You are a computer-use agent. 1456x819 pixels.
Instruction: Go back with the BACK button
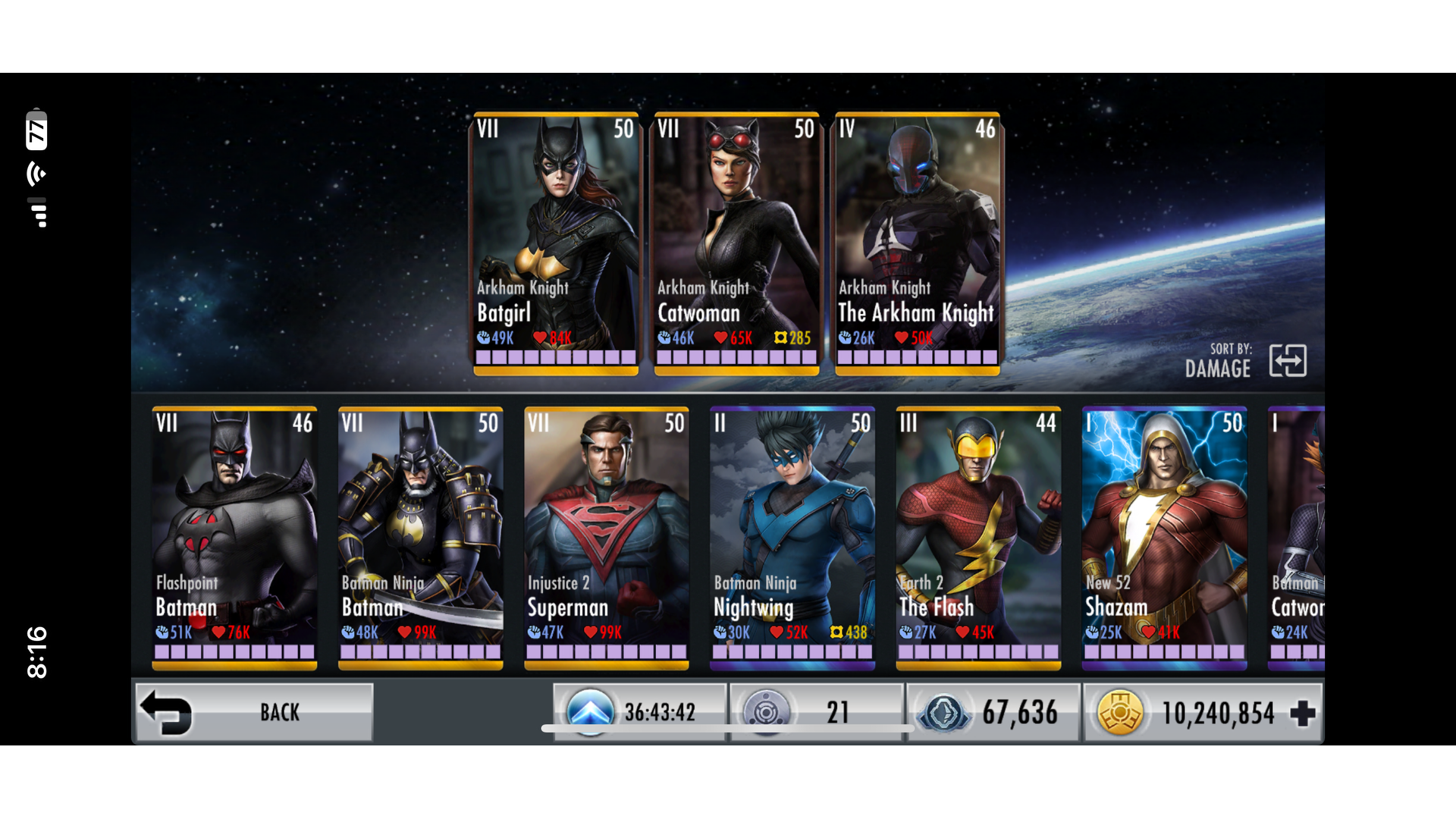coord(254,712)
